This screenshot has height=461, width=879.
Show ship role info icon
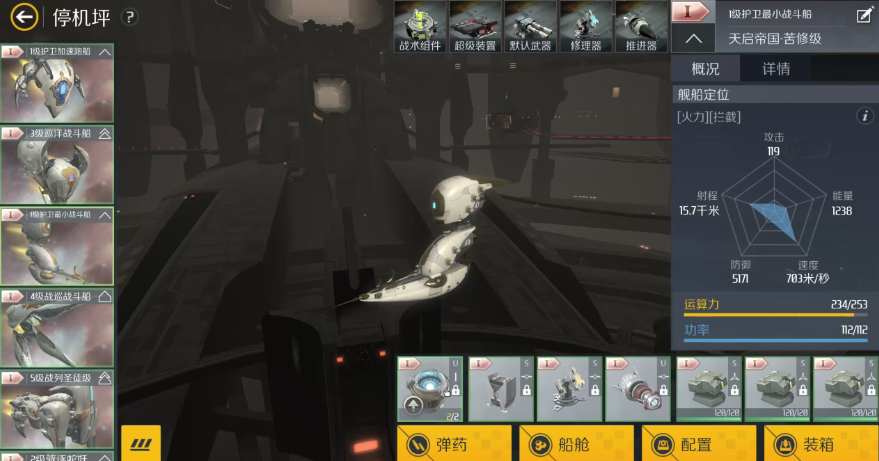pyautogui.click(x=866, y=117)
